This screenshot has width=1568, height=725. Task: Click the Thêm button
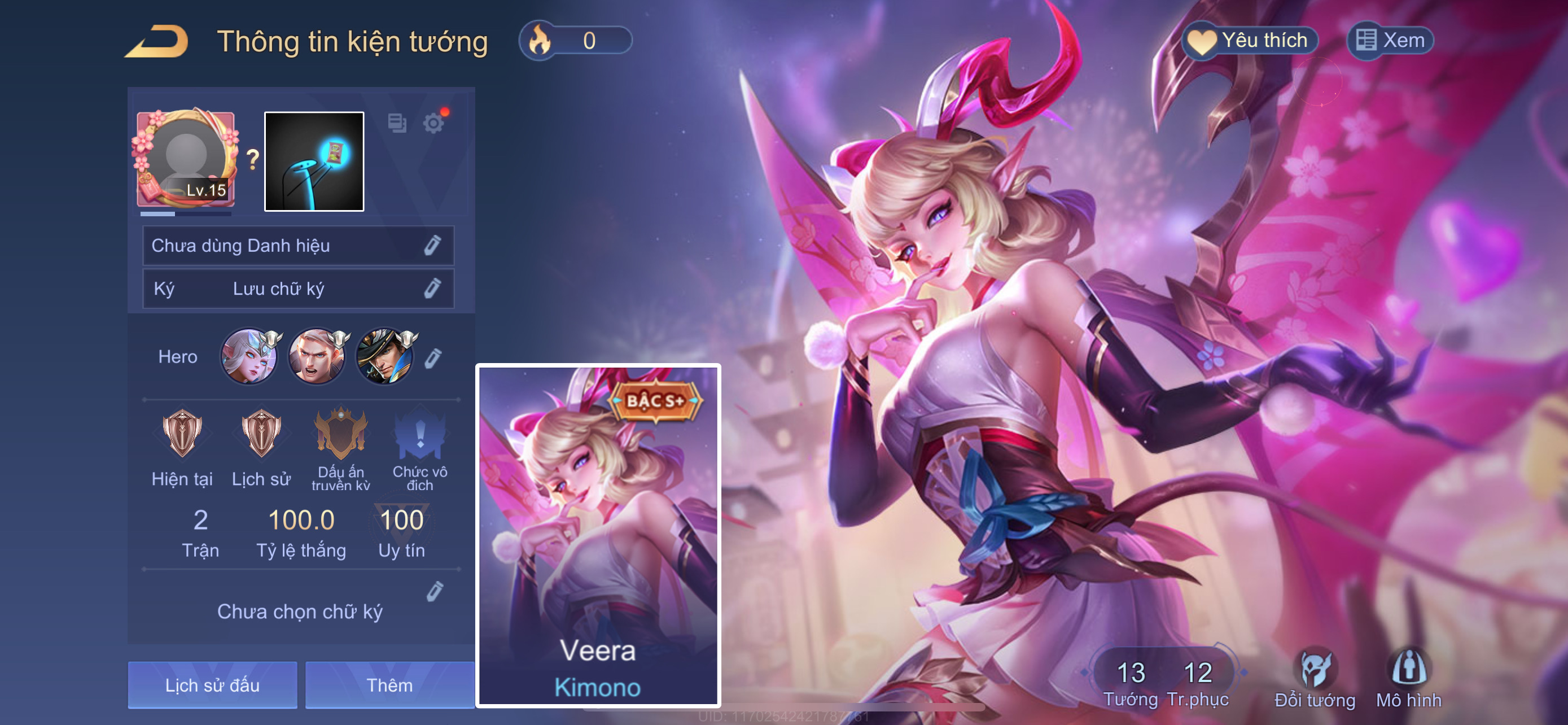click(x=389, y=685)
